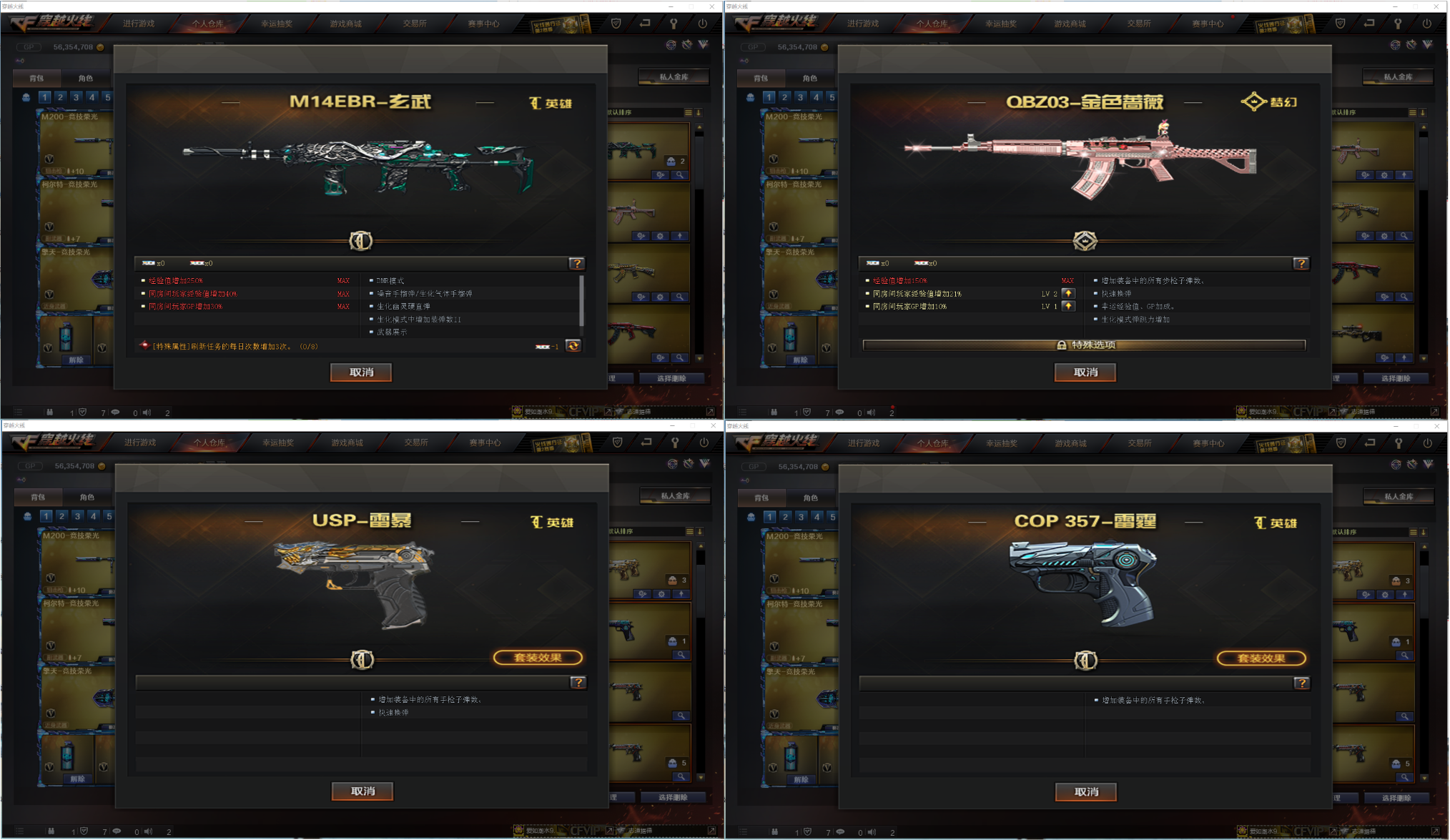Screen dimensions: 1450x840
Task: Click 取消 to close the QBZ03-金色蔷薇 popup
Action: point(1085,372)
